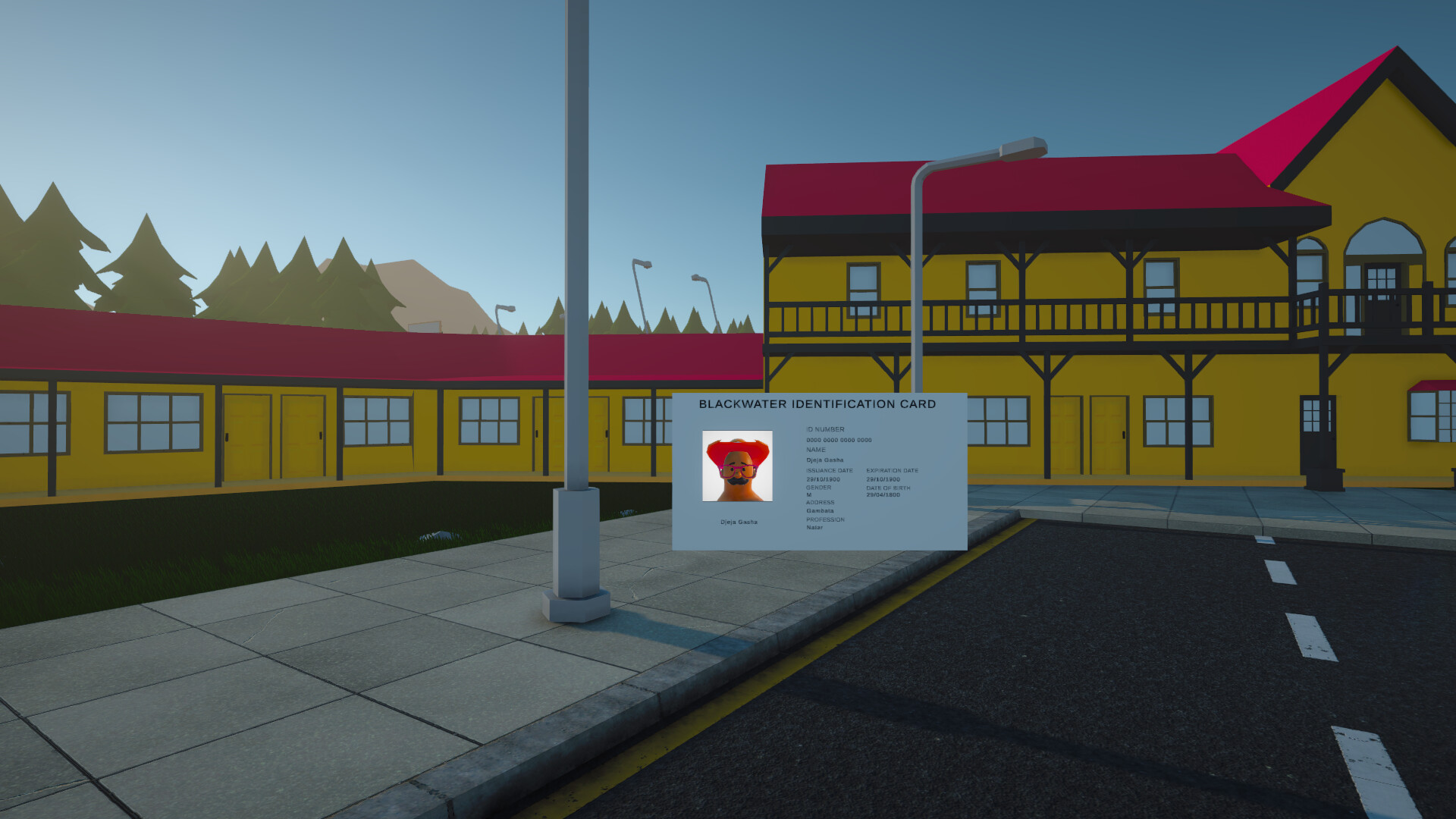This screenshot has height=819, width=1456.
Task: Click the DATE OF BIRTH 29/04/1800
Action: (x=883, y=495)
